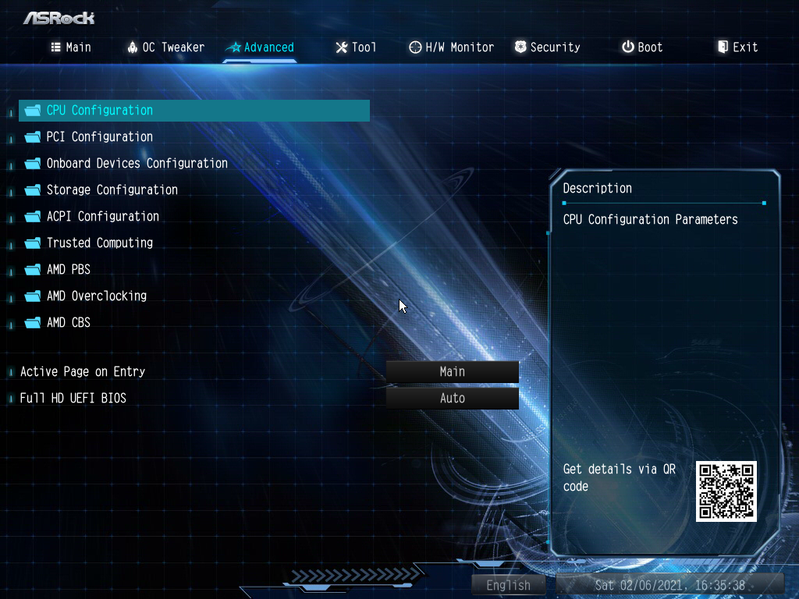Viewport: 799px width, 599px height.
Task: Open the AMD PBS folder
Action: 68,269
